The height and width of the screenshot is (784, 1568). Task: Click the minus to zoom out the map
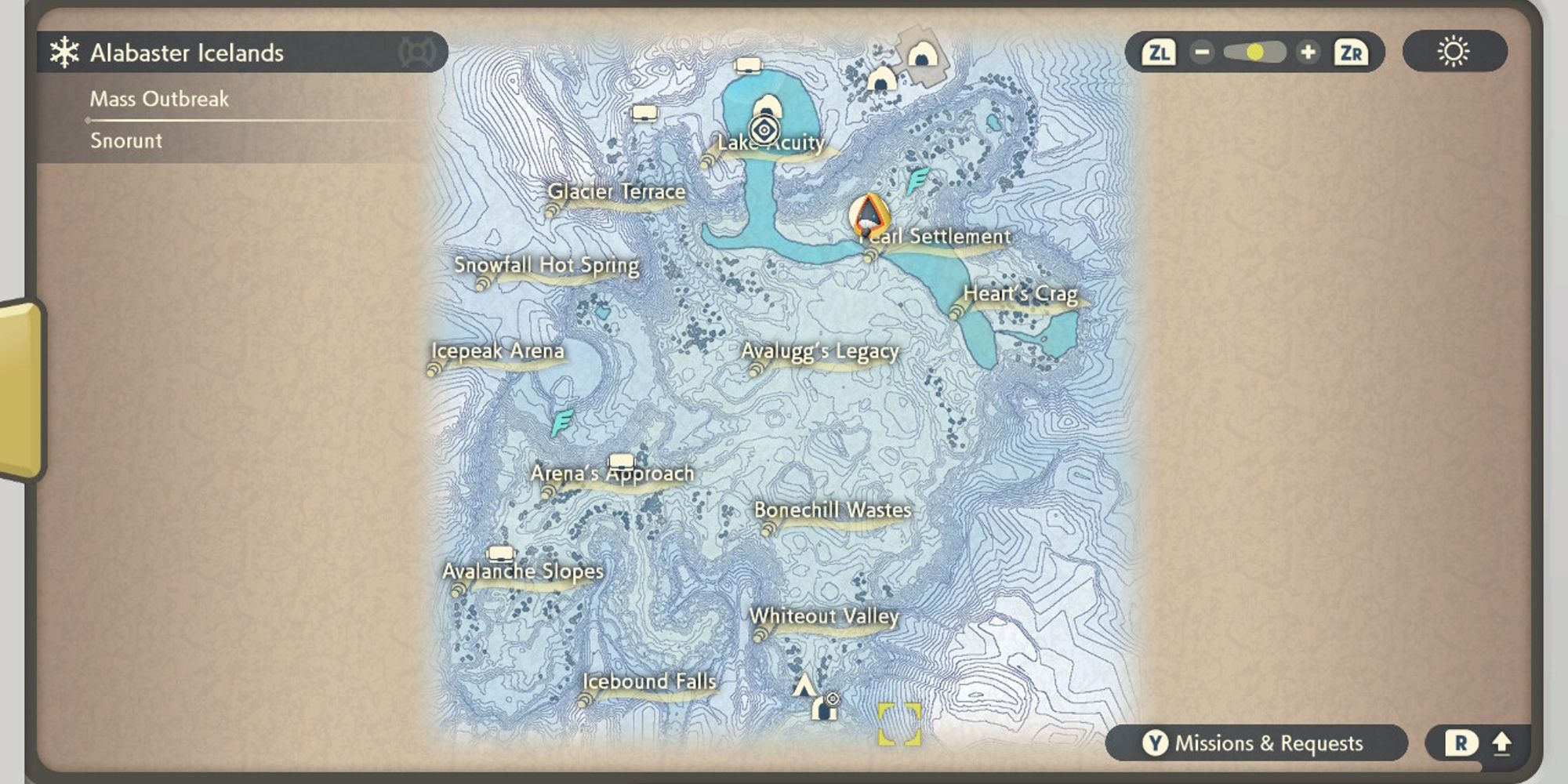tap(1203, 53)
